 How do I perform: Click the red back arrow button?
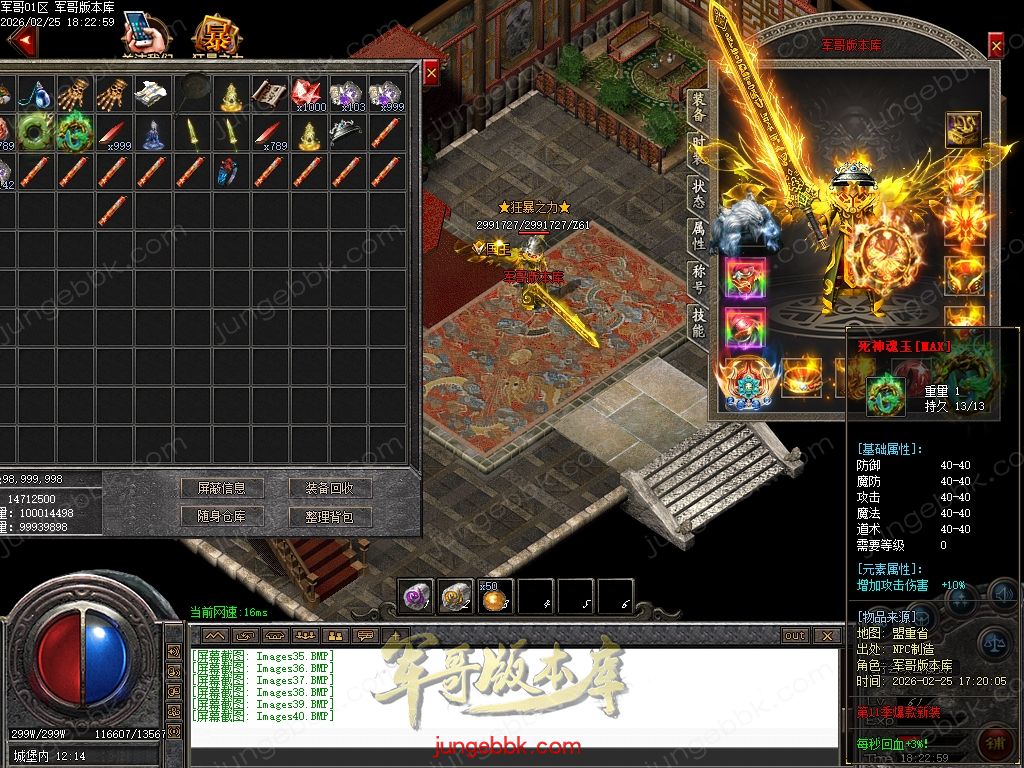pos(21,42)
